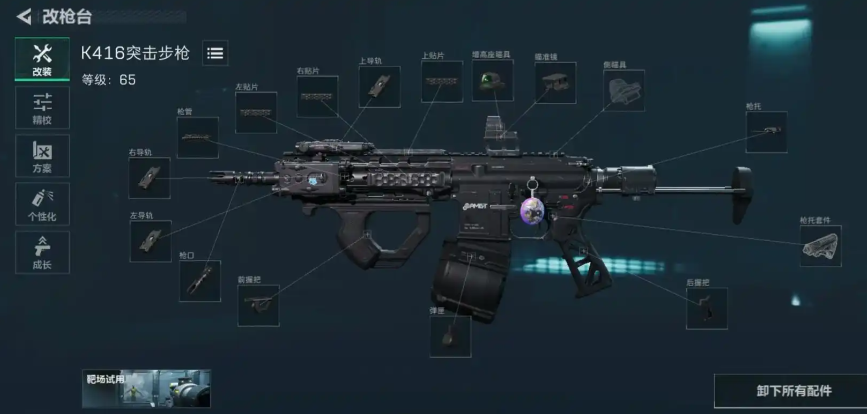Open the 枪口 muzzle attachment slot
This screenshot has width=867, height=414.
(199, 281)
